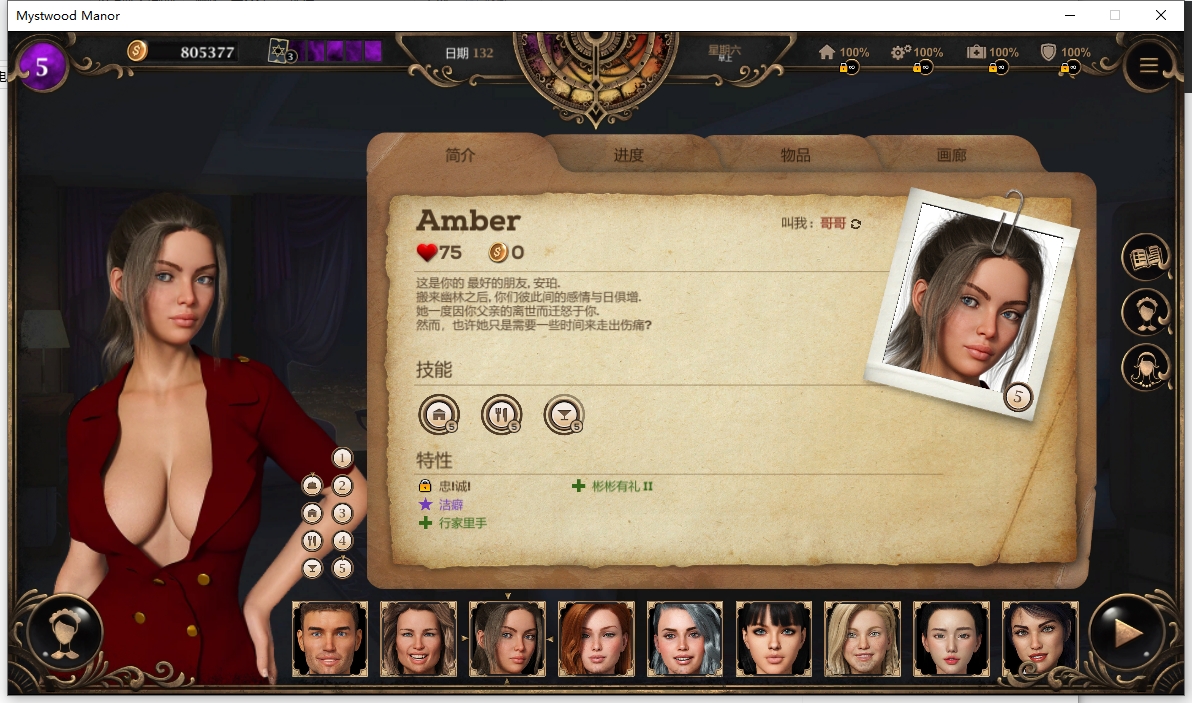Click the fork and knife skill icon
The height and width of the screenshot is (703, 1192).
coord(501,413)
